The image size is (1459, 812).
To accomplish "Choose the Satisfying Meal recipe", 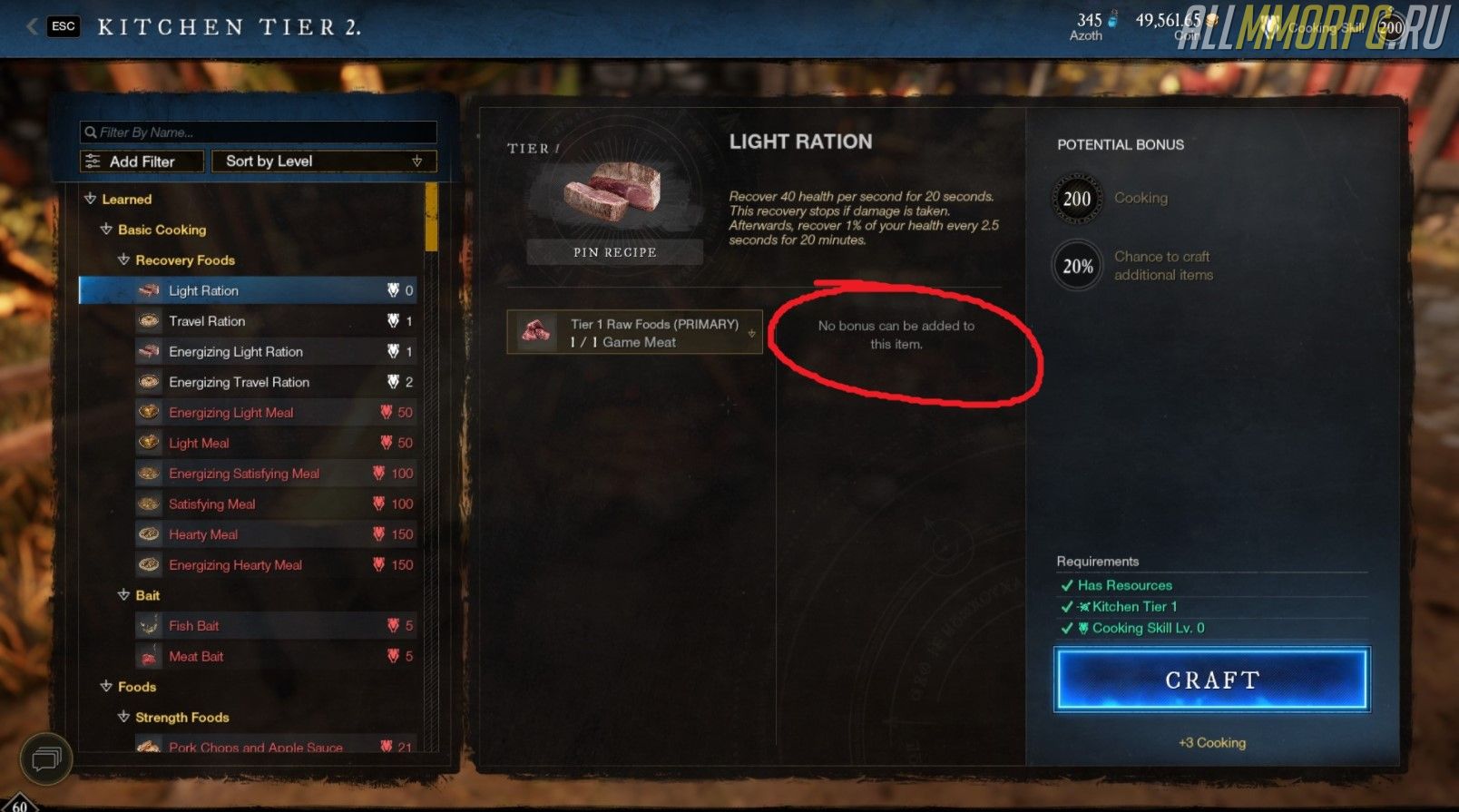I will pyautogui.click(x=212, y=504).
